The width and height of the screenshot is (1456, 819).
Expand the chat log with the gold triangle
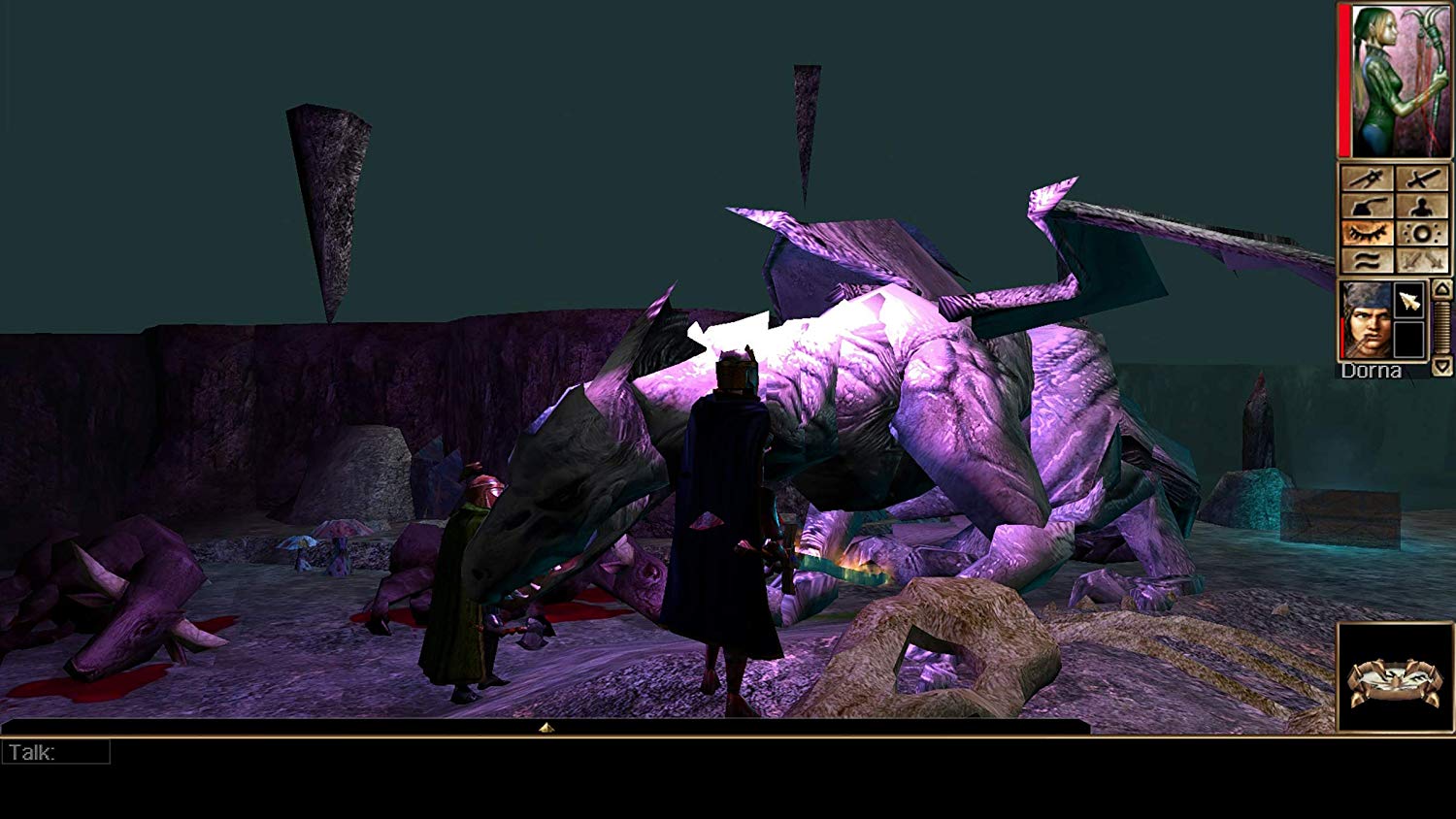click(x=546, y=725)
